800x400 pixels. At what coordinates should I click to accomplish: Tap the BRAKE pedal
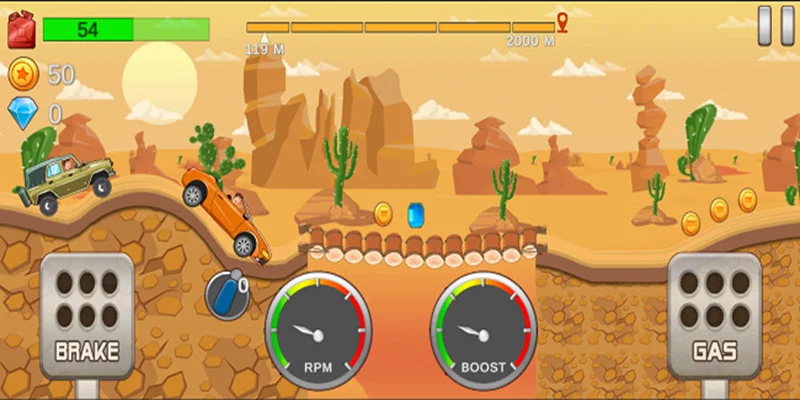87,315
